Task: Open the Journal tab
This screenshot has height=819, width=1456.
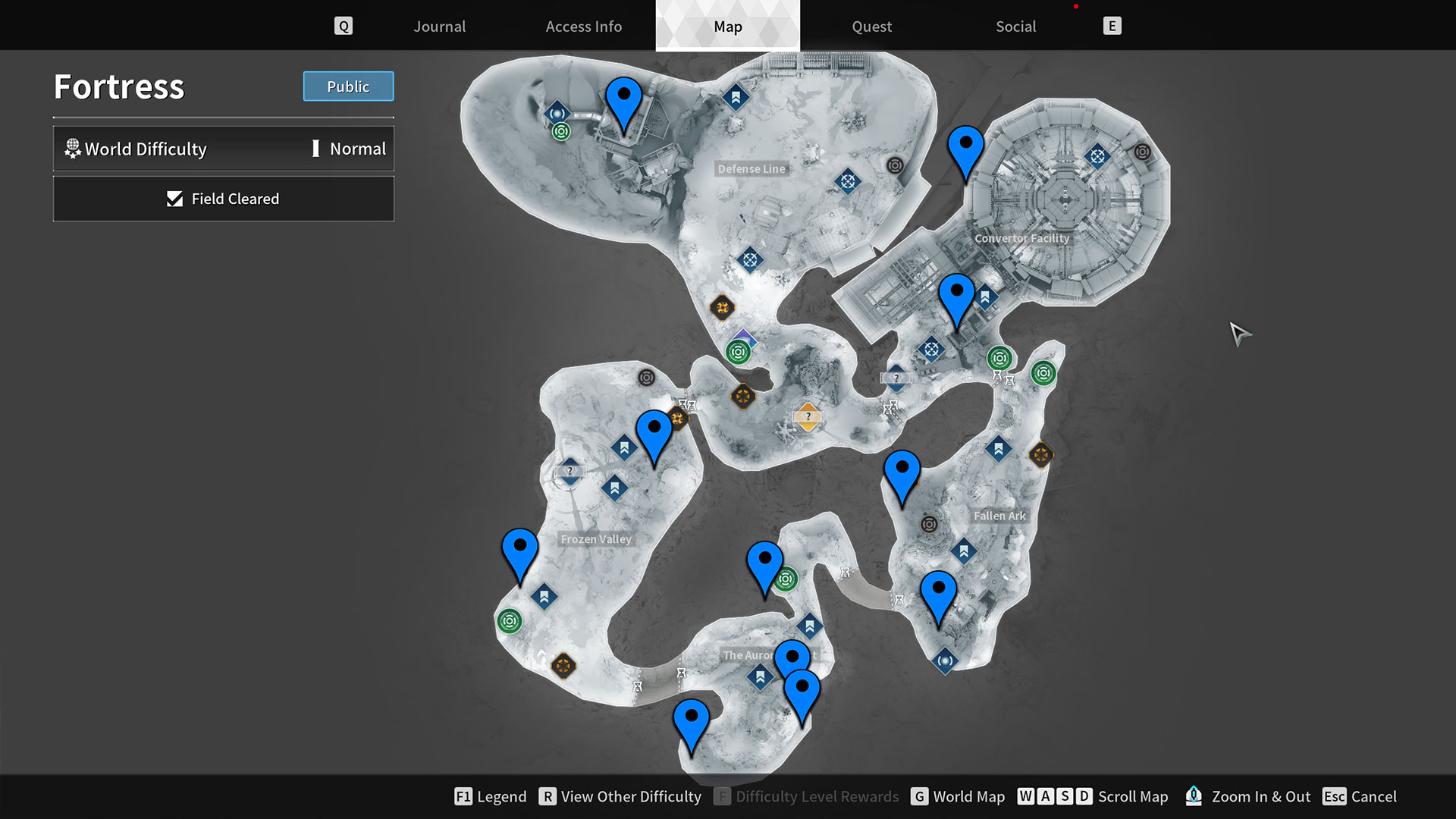Action: [439, 27]
